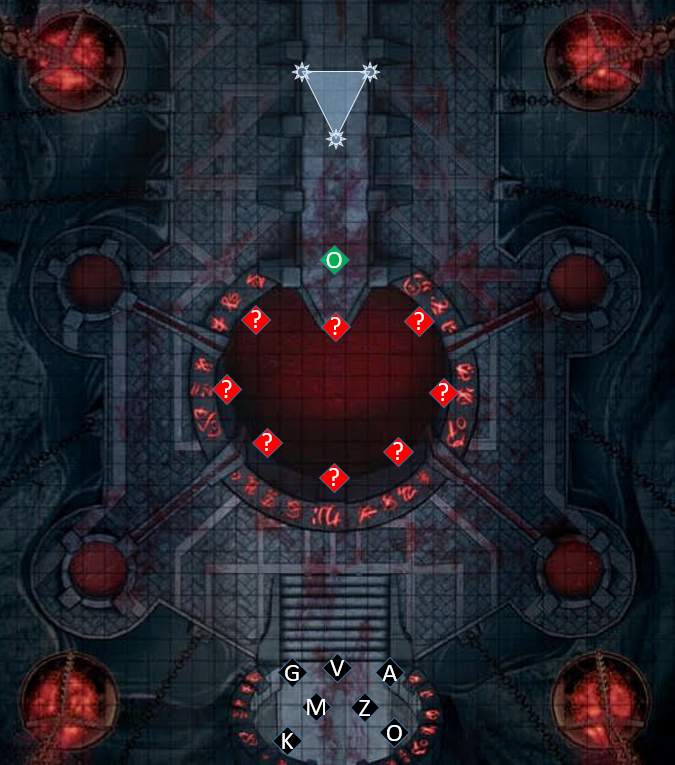Select the black K token

pos(287,741)
